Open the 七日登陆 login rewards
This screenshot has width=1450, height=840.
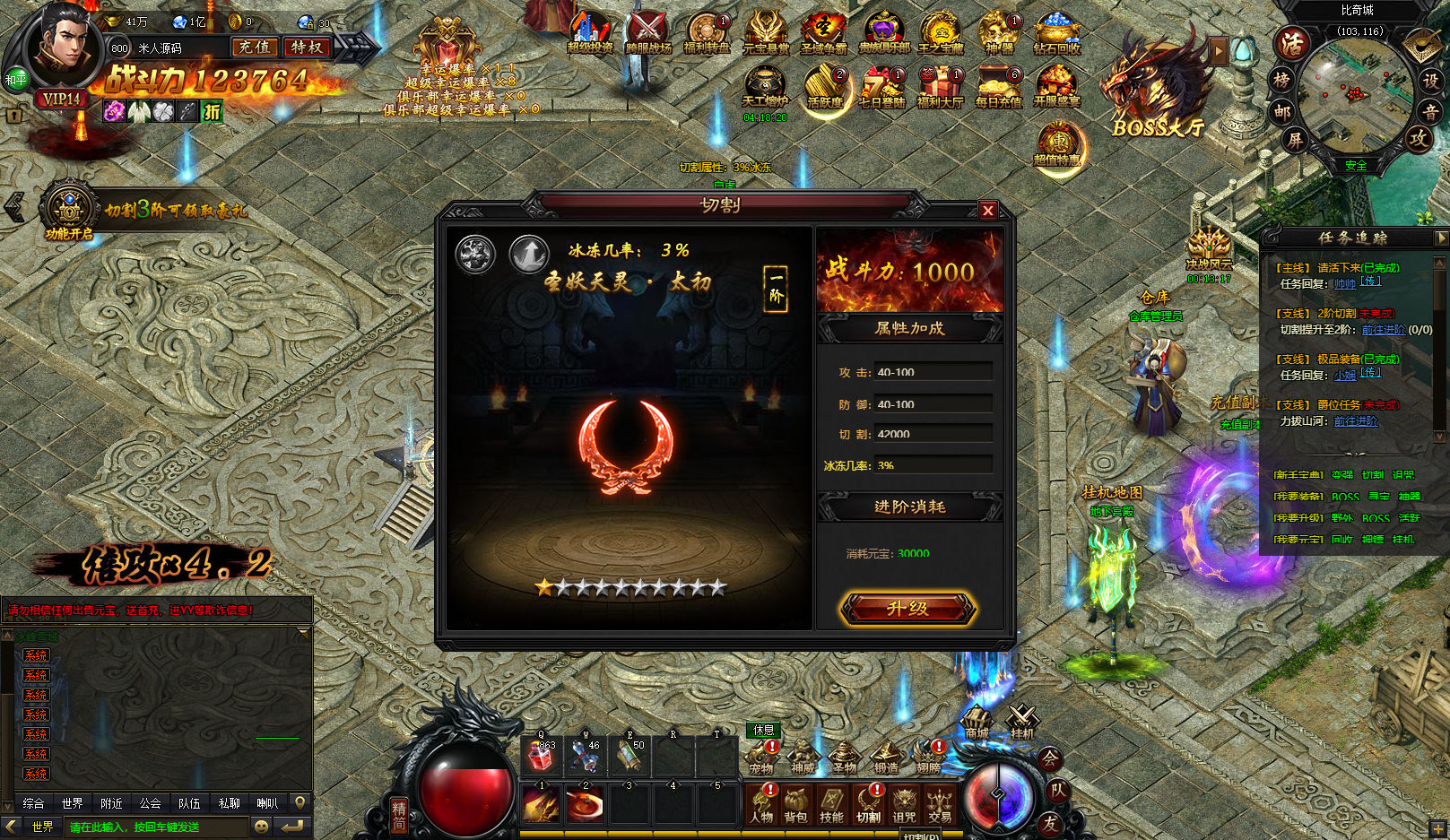pyautogui.click(x=882, y=88)
